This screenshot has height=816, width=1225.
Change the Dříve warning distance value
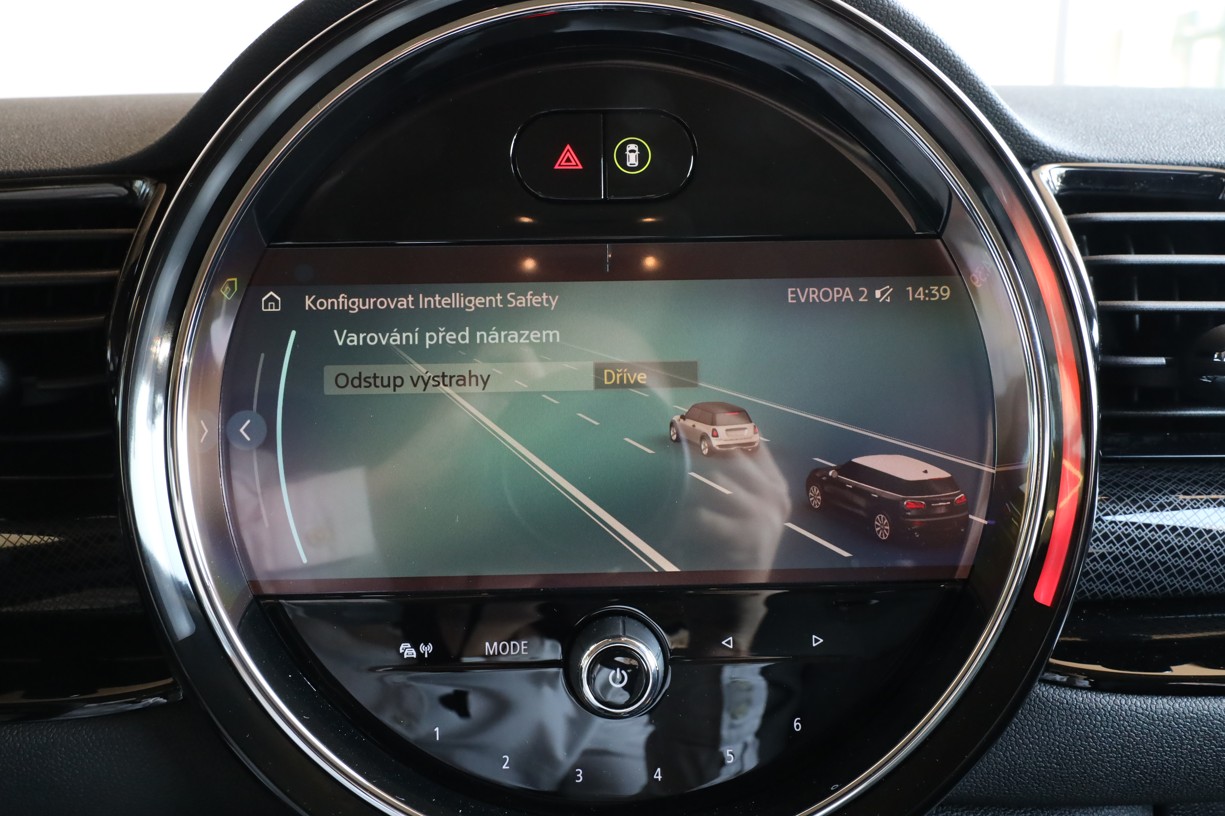644,377
